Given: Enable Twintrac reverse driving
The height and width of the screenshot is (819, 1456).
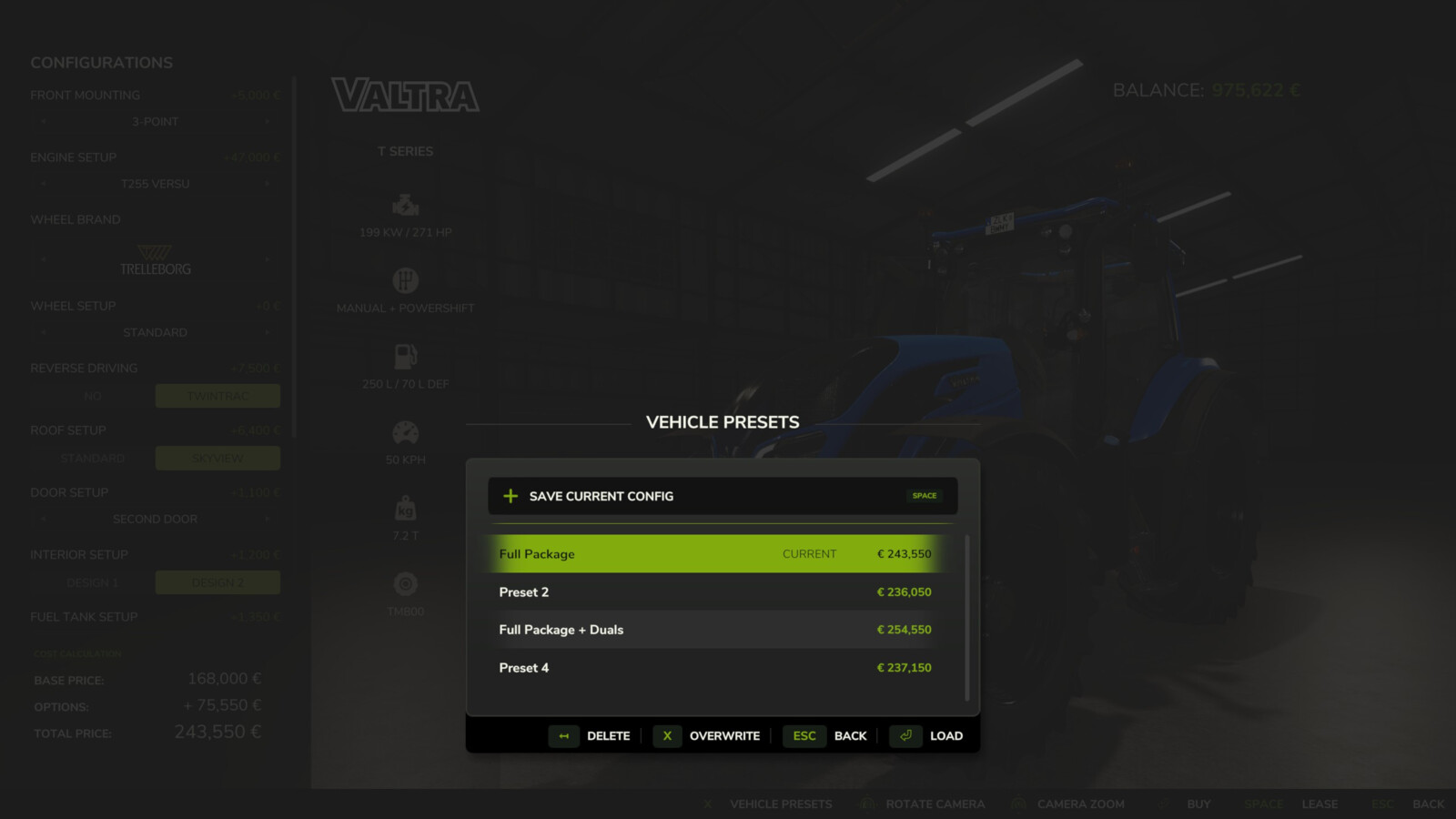Looking at the screenshot, I should (x=217, y=395).
